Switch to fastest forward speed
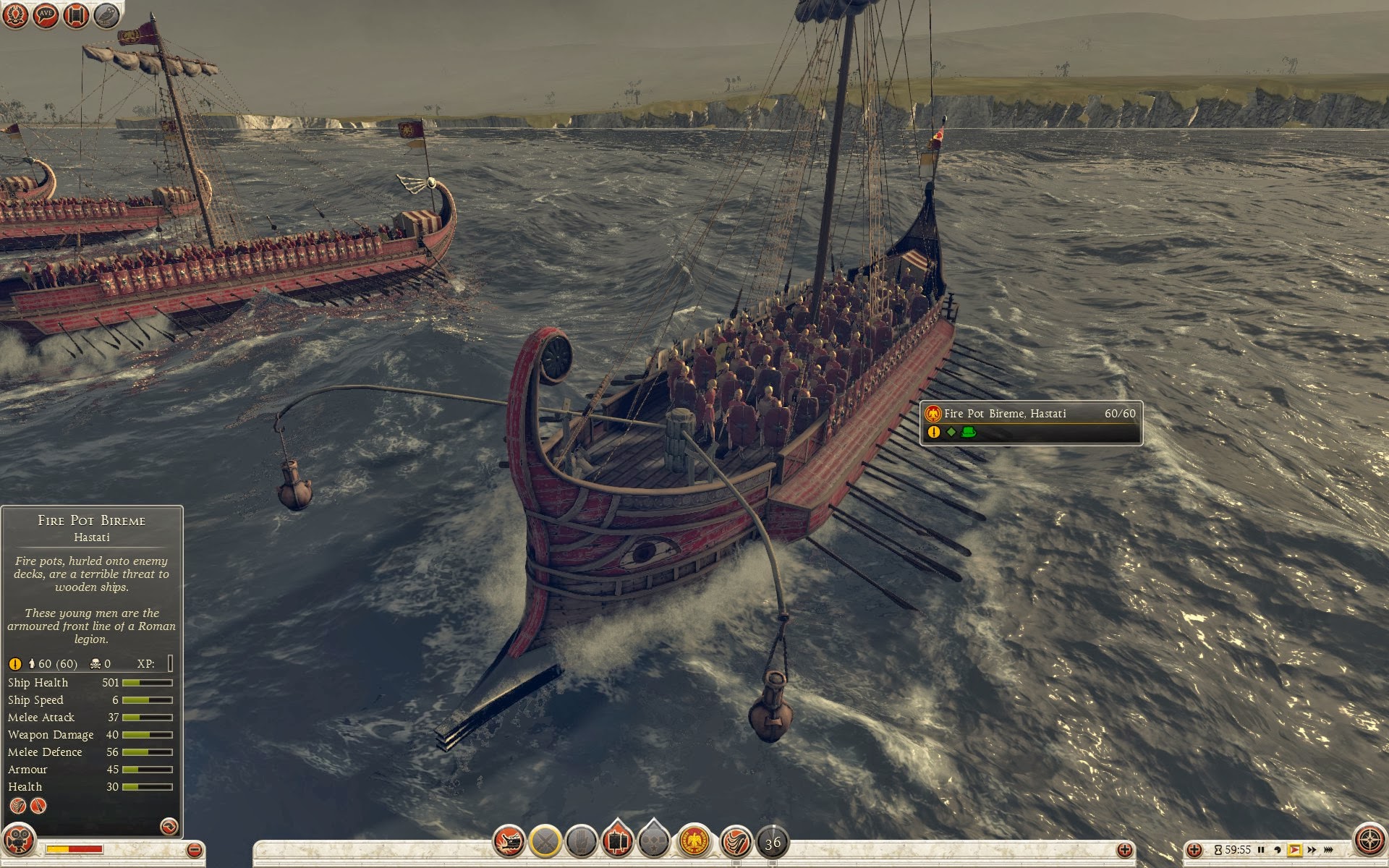This screenshot has width=1389, height=868. click(x=1328, y=850)
